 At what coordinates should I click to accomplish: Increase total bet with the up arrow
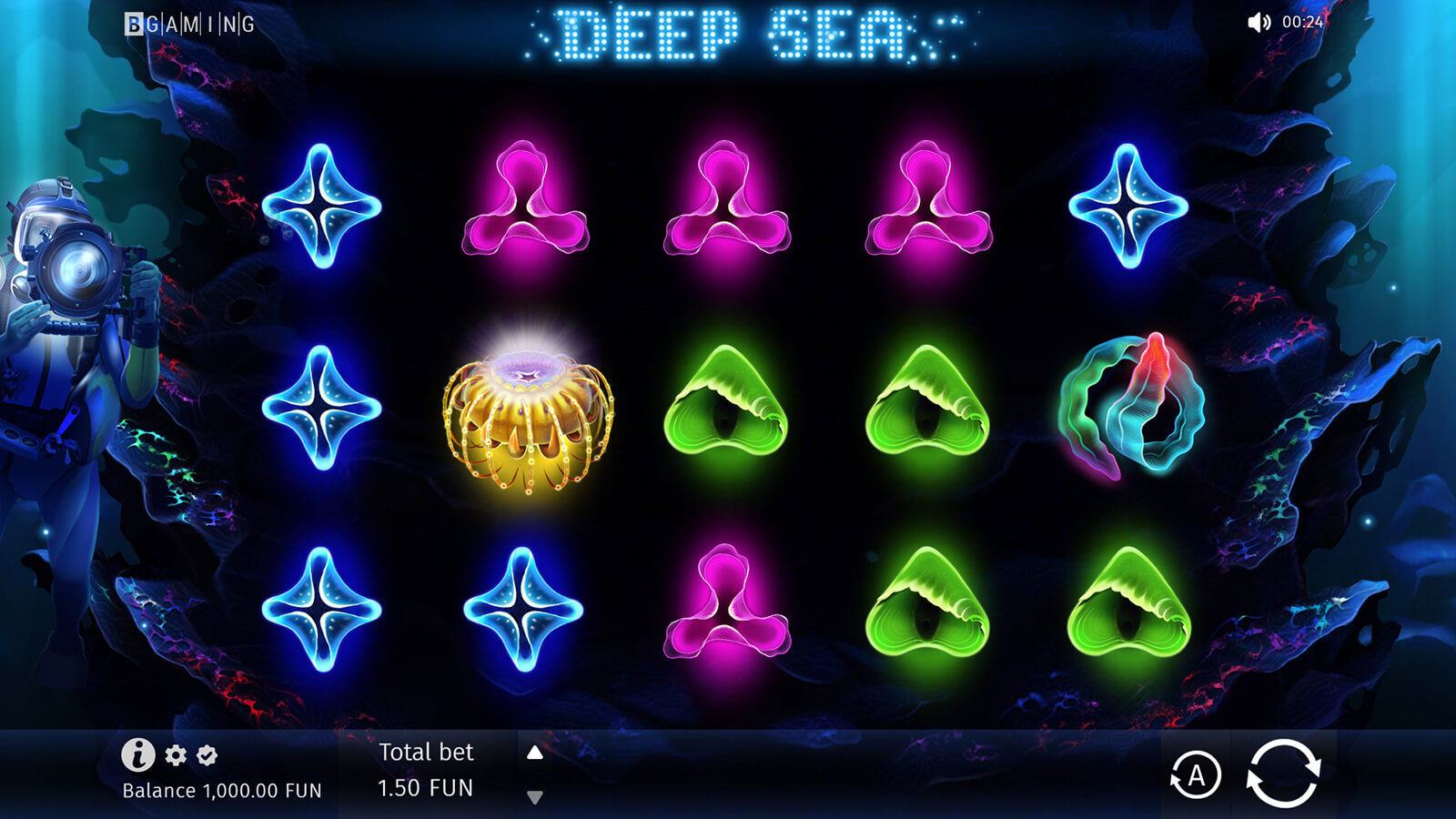tap(535, 753)
